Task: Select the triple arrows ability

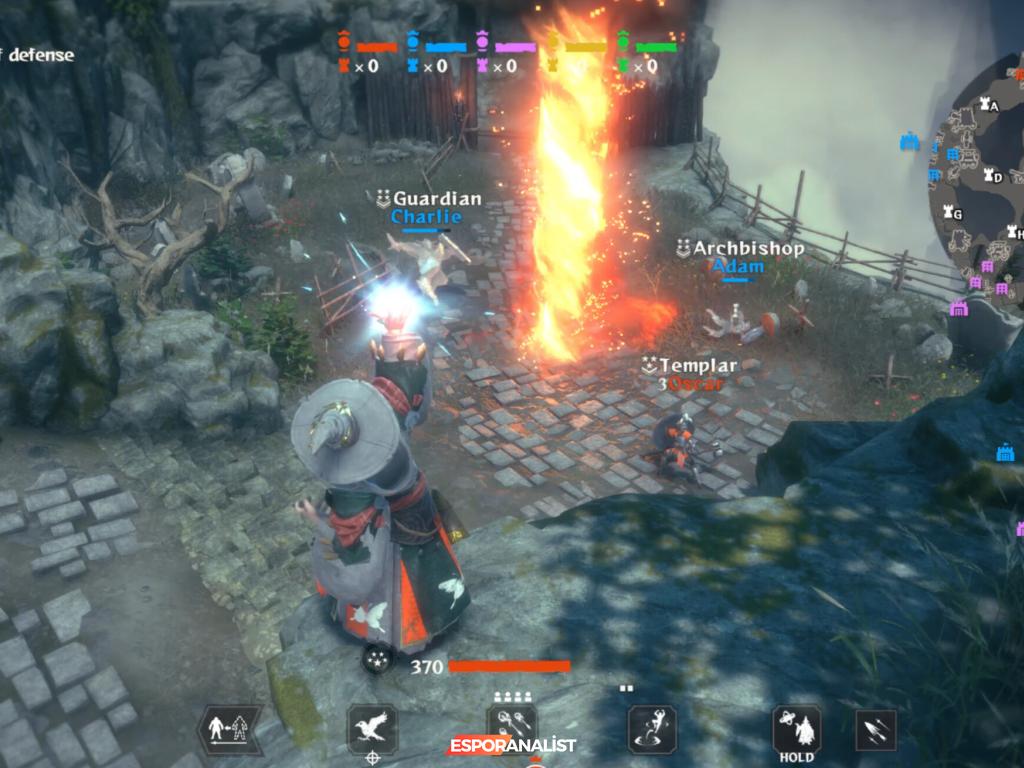Action: coord(876,730)
